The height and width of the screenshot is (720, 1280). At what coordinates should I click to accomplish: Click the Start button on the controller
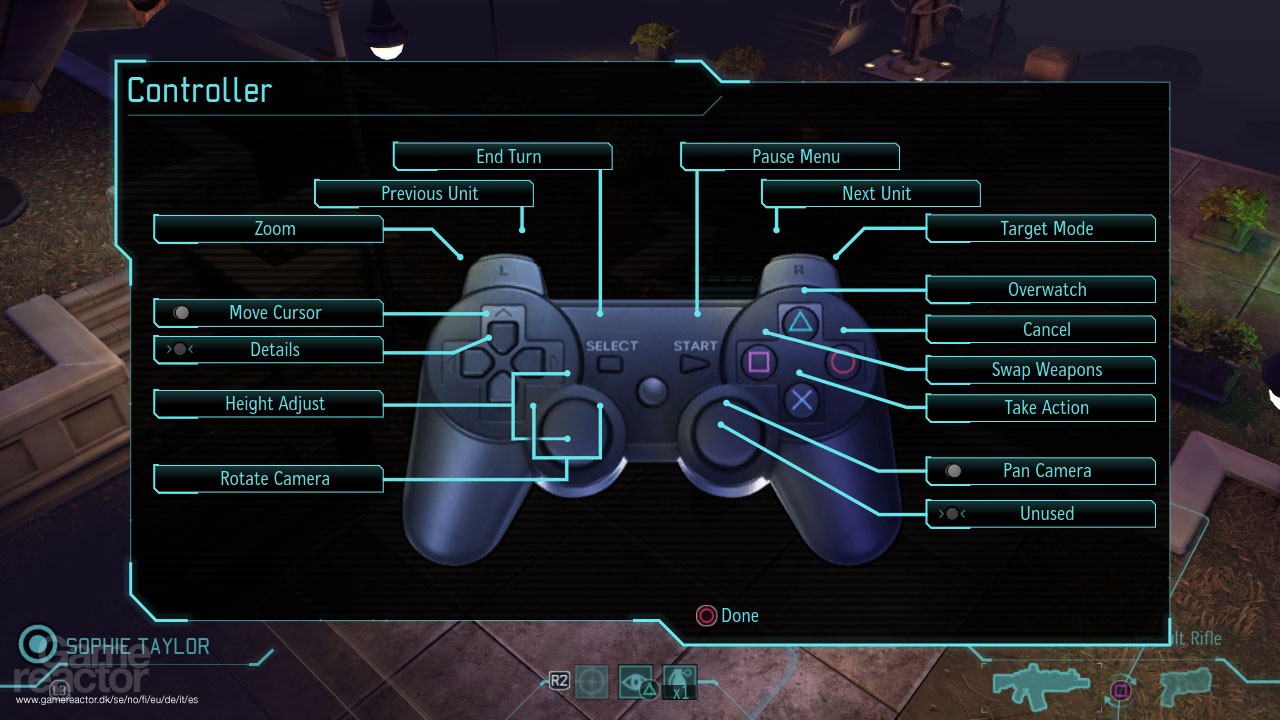point(694,363)
